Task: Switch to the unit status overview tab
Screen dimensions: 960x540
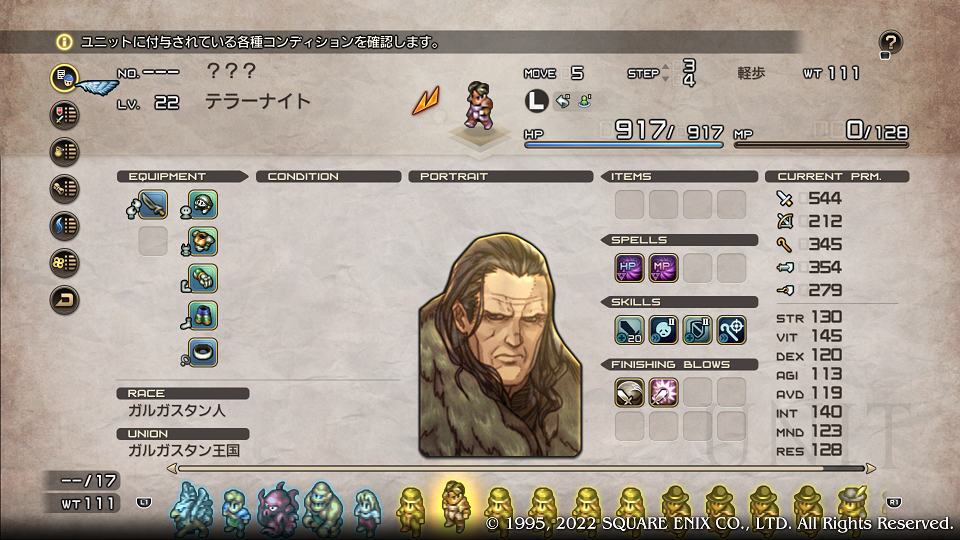Action: pos(65,77)
